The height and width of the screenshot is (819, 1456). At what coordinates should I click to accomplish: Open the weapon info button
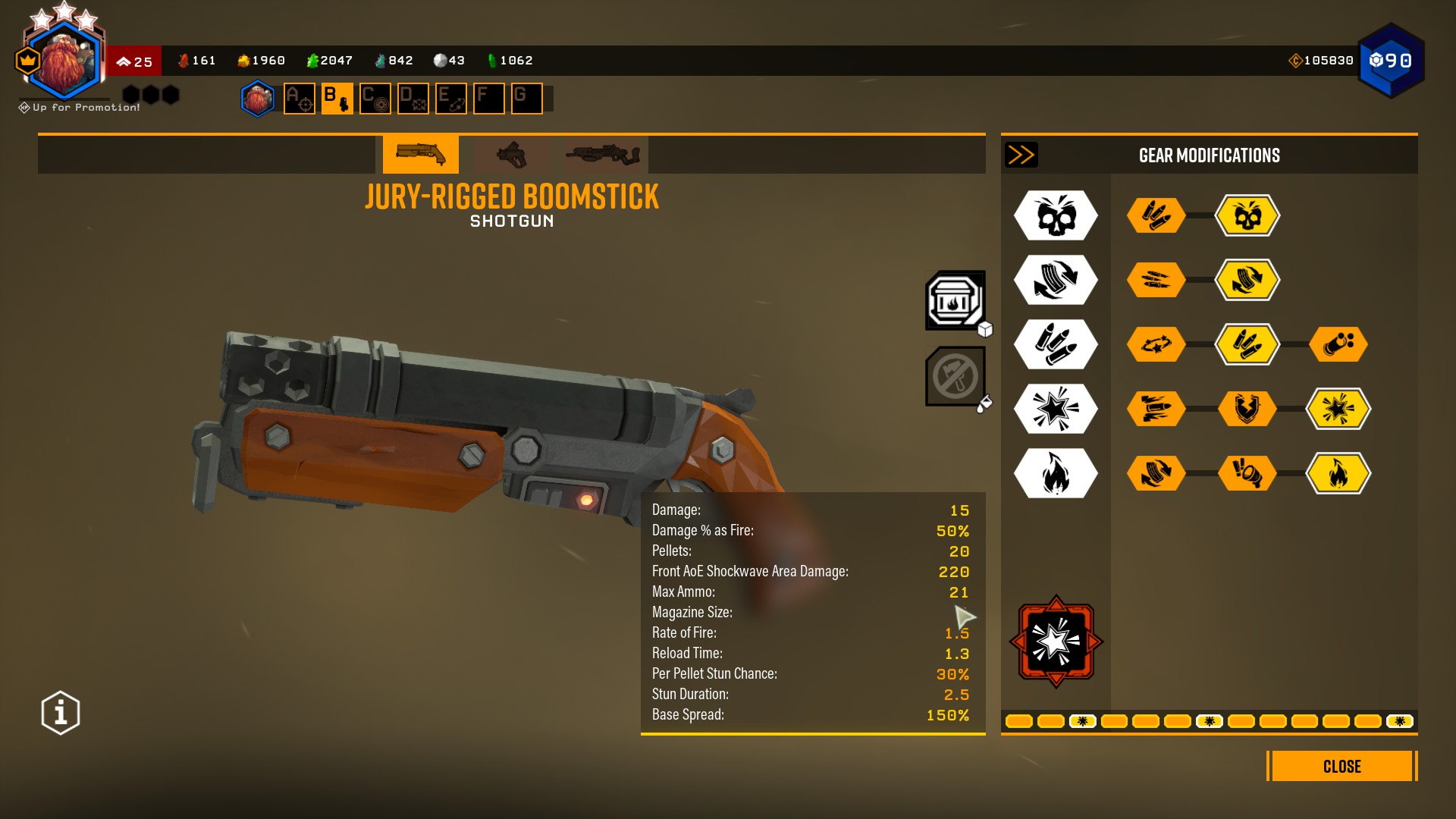[x=61, y=713]
